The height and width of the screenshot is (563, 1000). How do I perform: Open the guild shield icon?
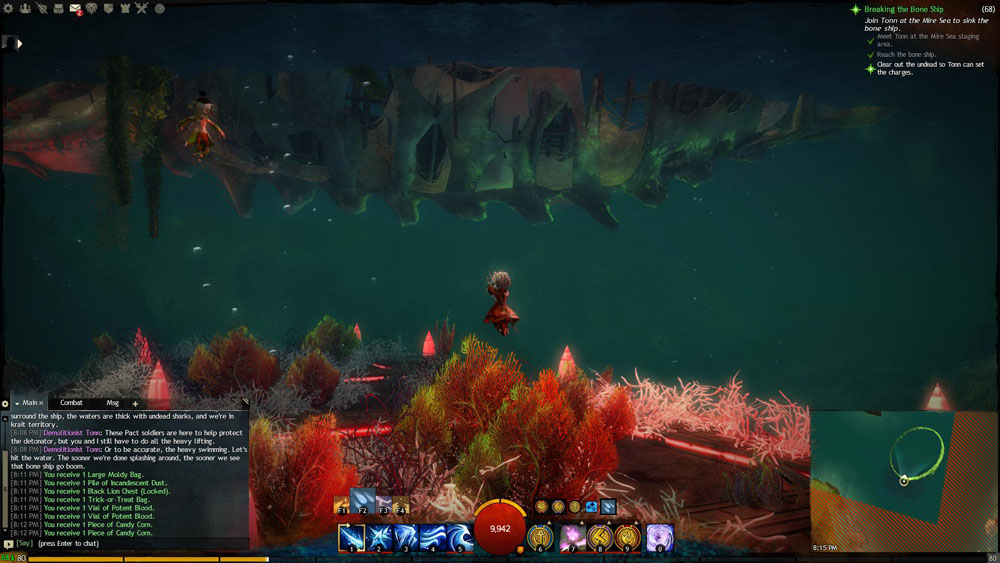pyautogui.click(x=109, y=9)
